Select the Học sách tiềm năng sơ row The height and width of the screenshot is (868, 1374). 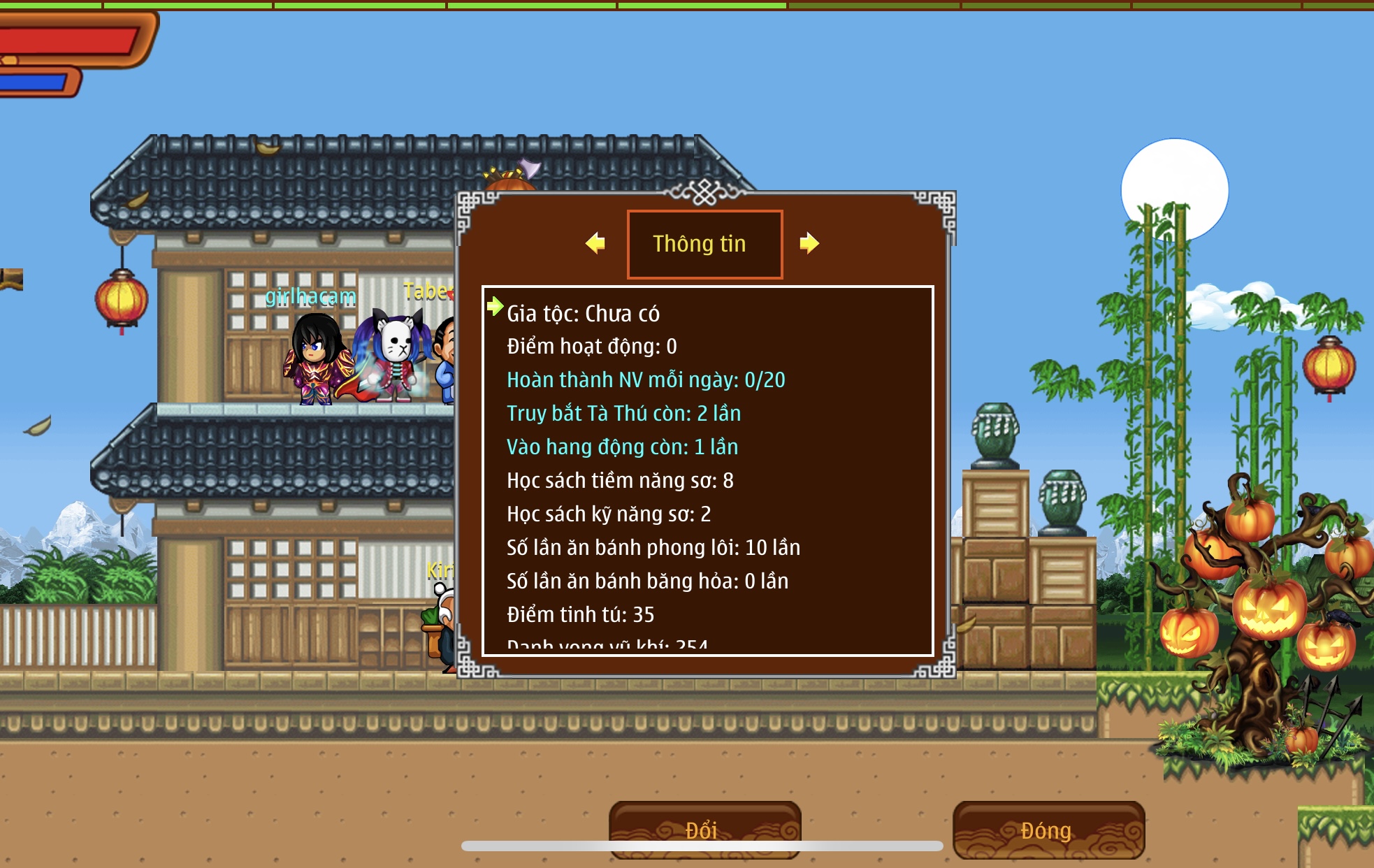click(x=620, y=481)
